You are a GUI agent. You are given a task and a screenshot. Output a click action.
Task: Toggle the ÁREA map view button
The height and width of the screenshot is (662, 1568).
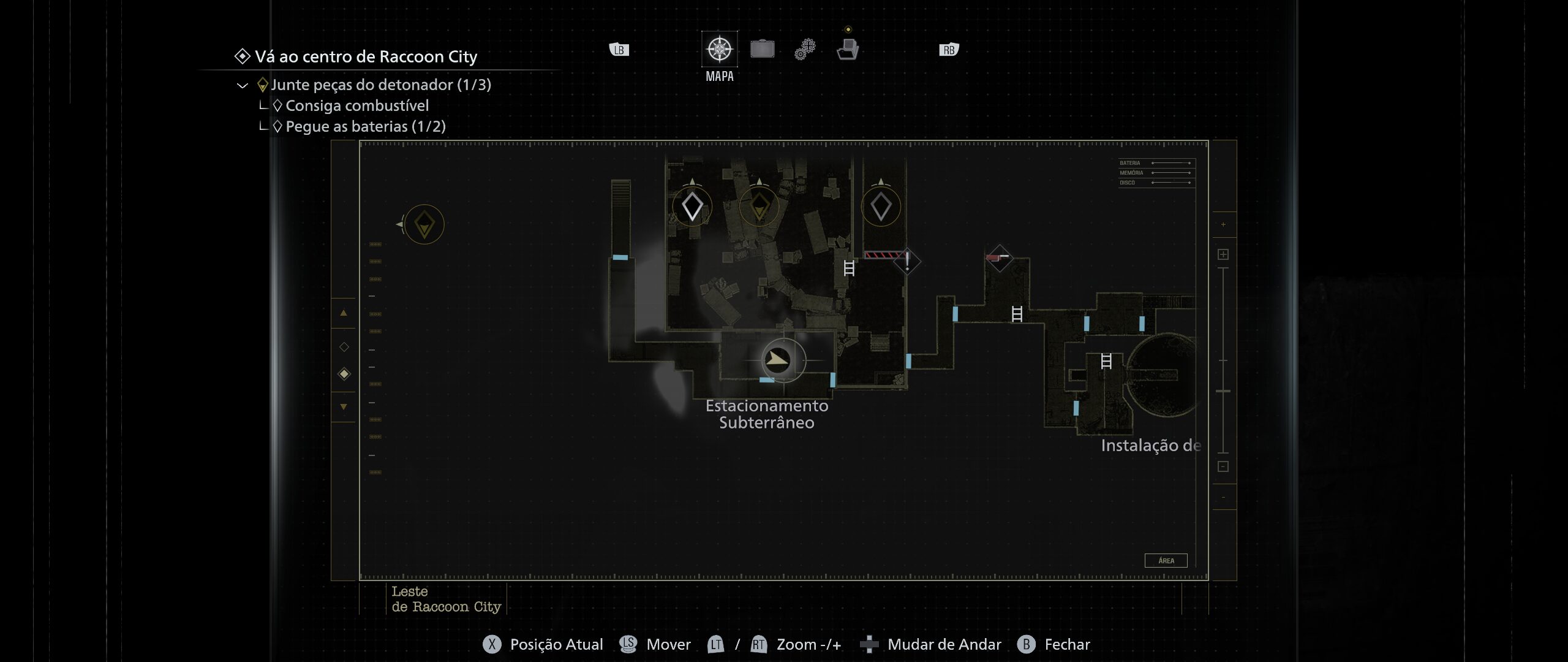(1166, 560)
